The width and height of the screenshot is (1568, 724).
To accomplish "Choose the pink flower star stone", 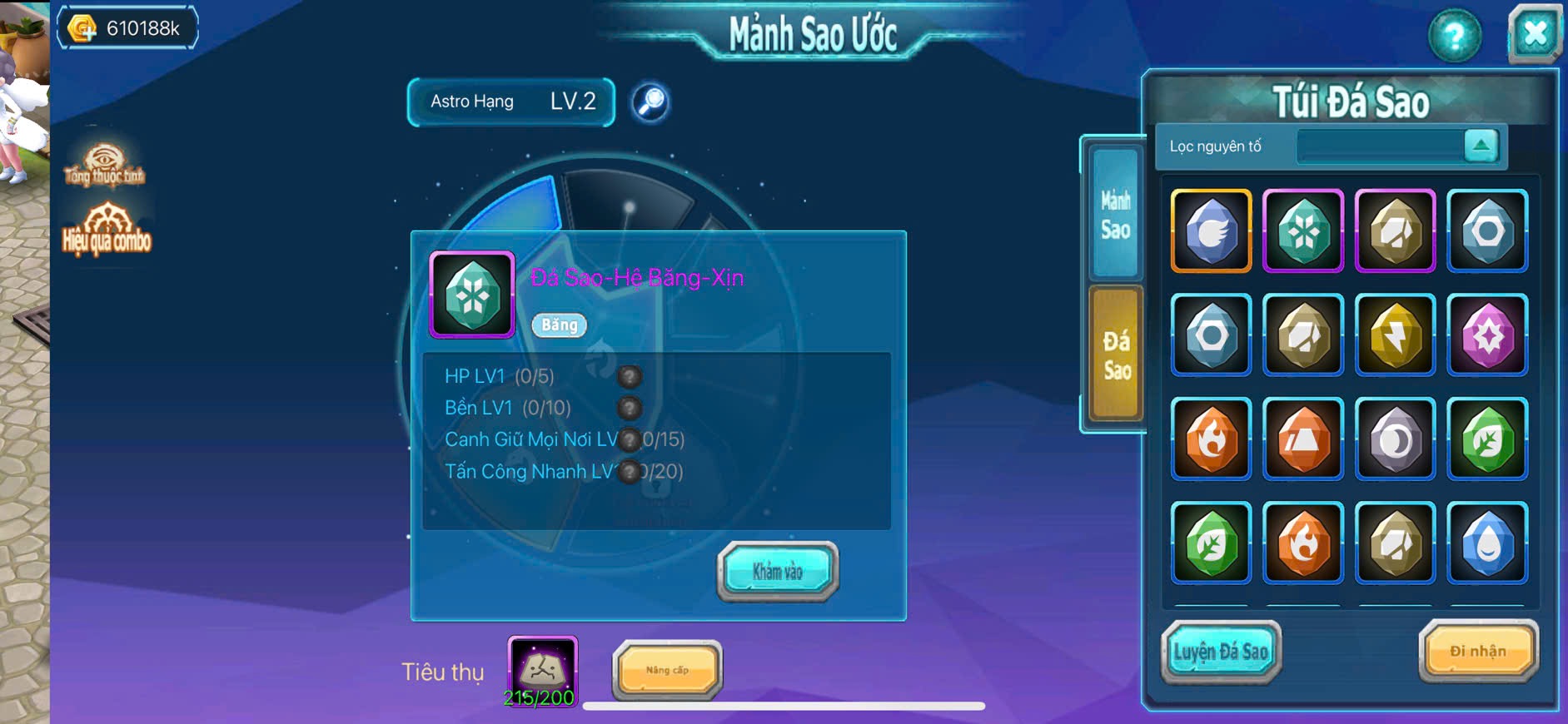I will [1487, 335].
